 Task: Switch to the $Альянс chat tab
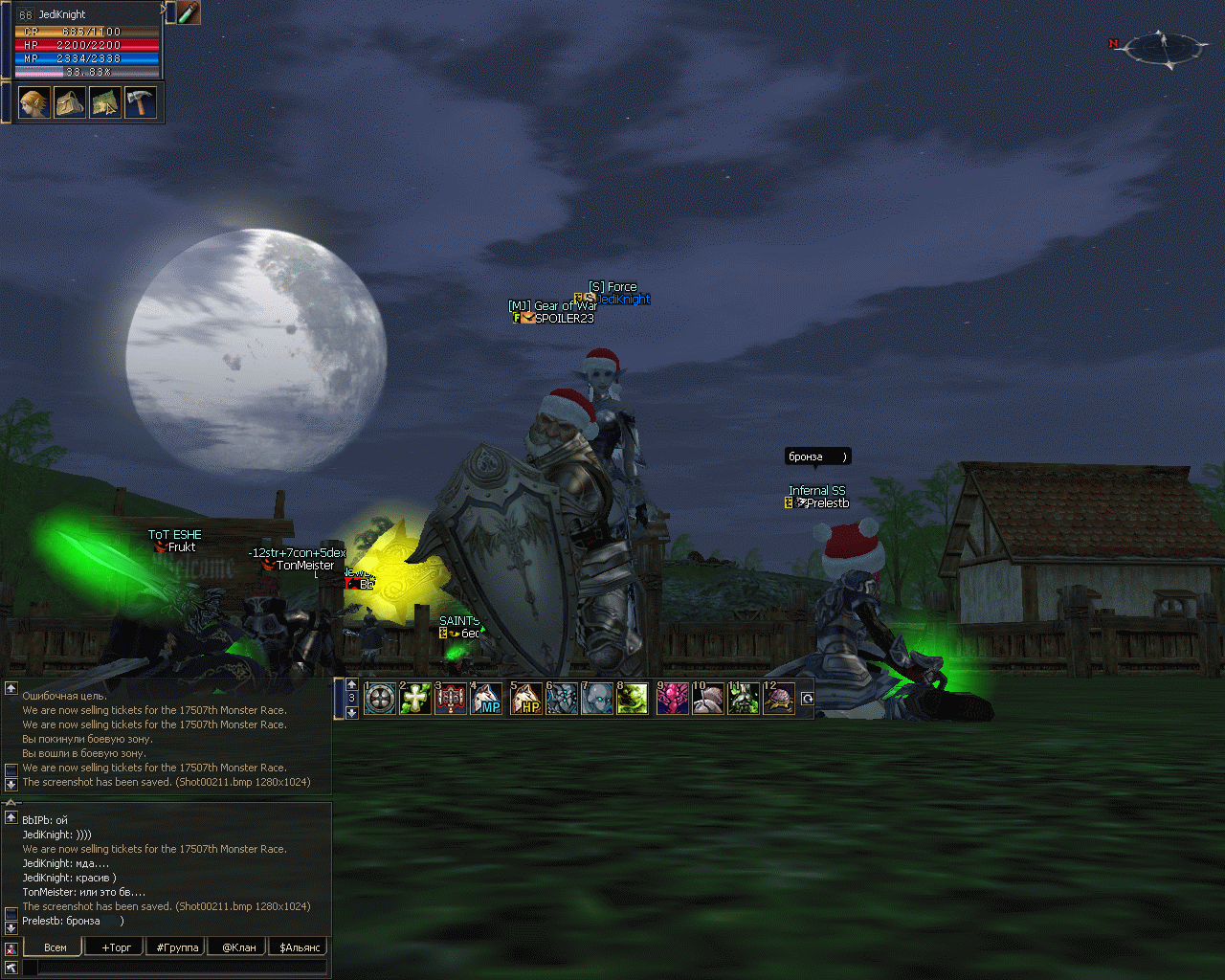click(300, 947)
